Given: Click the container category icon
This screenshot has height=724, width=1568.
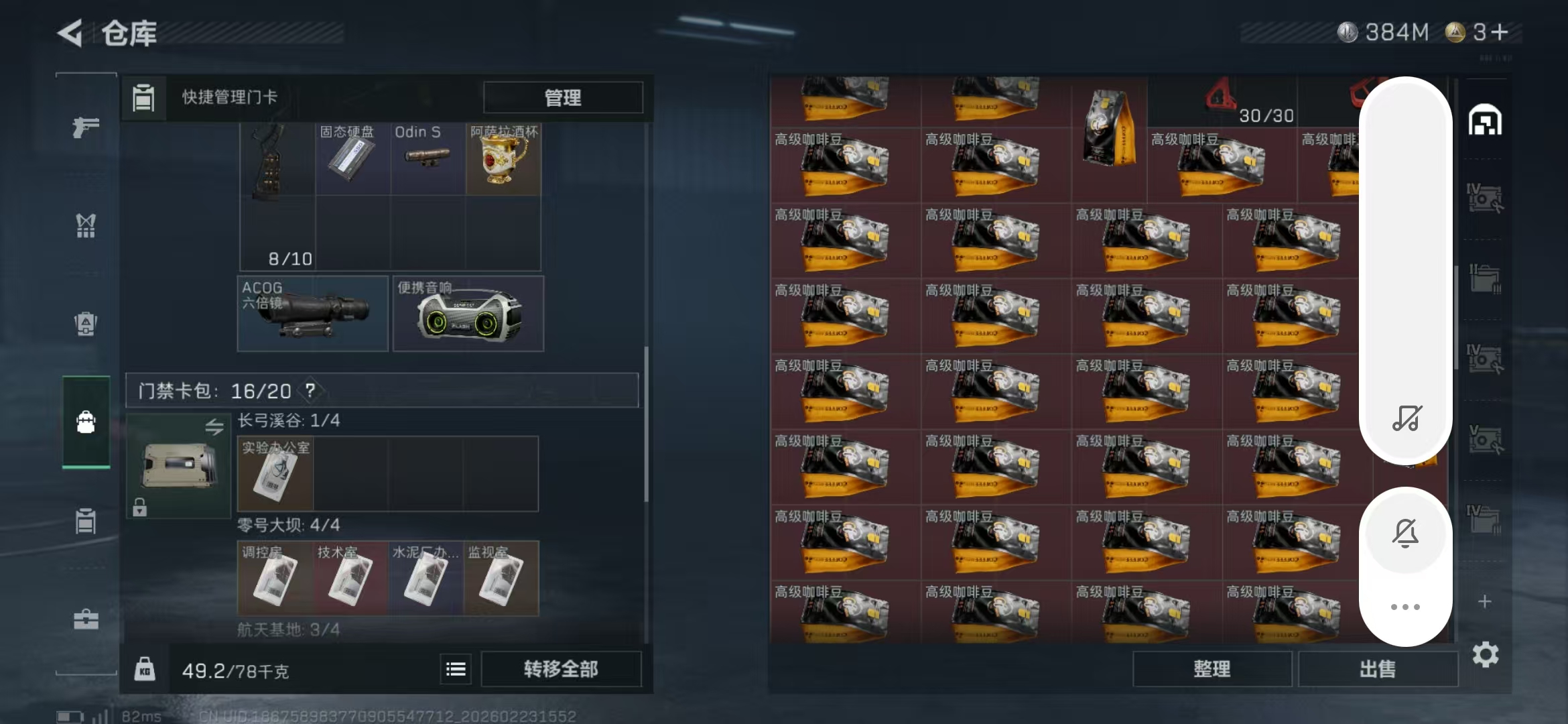Looking at the screenshot, I should coord(86,522).
